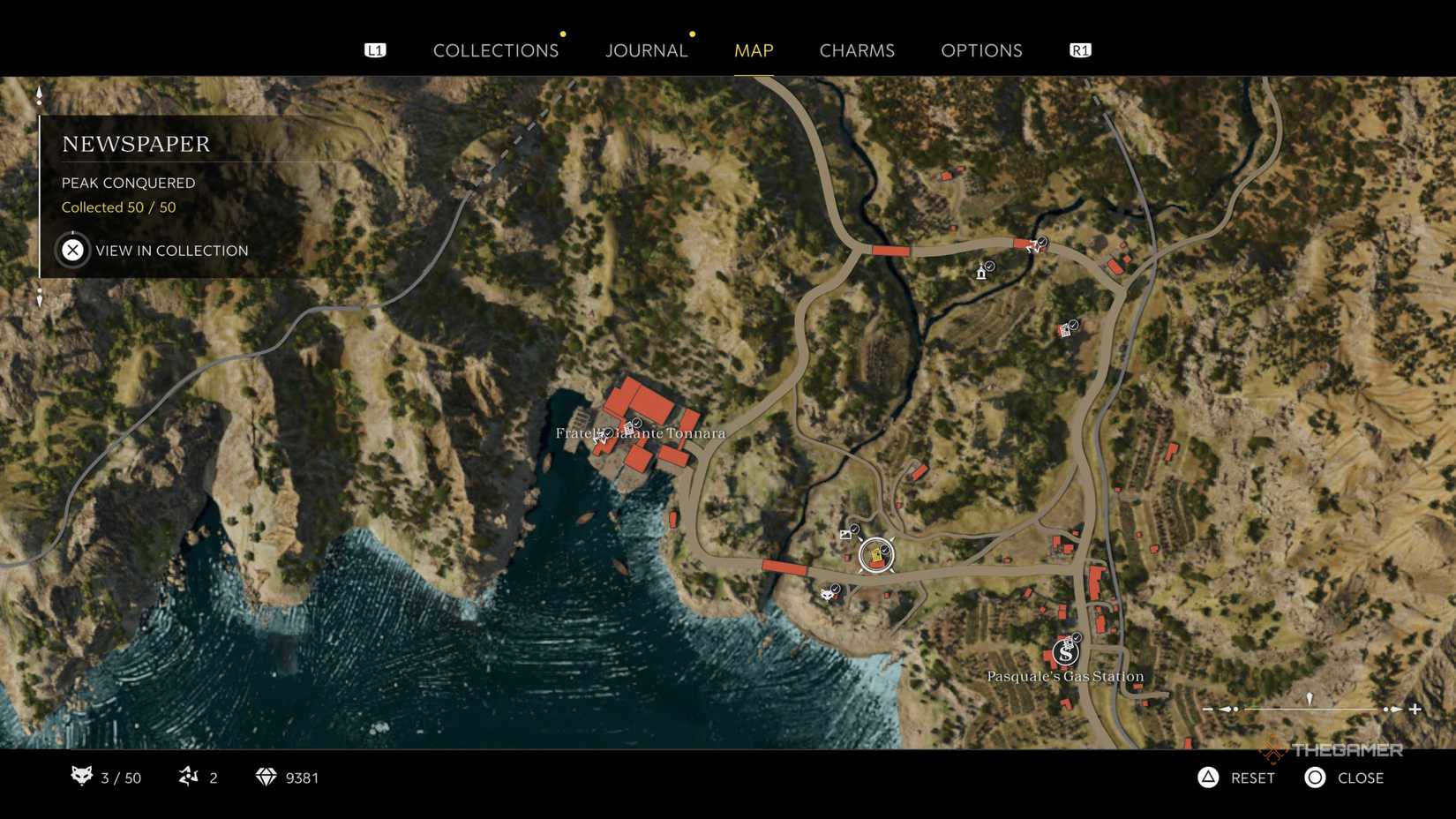Click the fox den icon near the coast
This screenshot has height=819, width=1456.
[827, 596]
